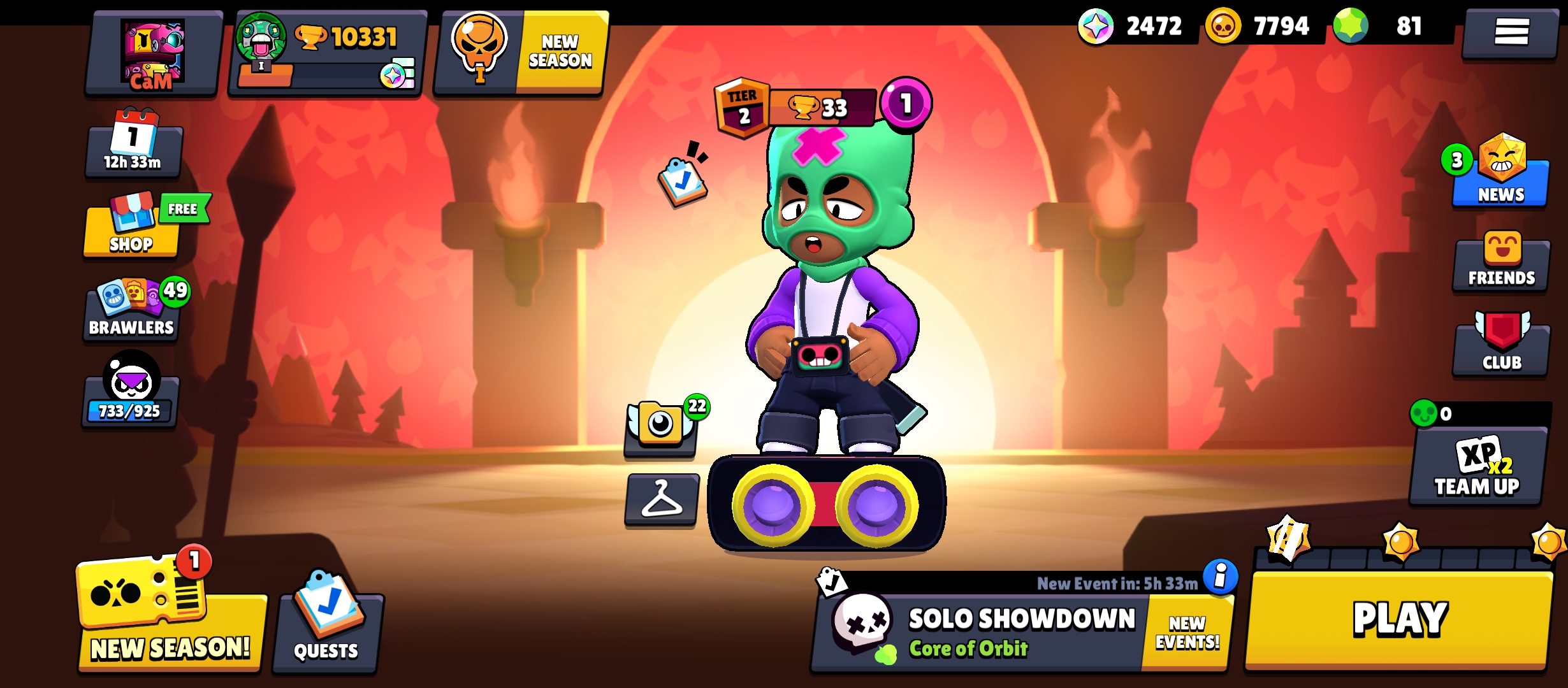
Task: Open the hanger skin selector
Action: pos(661,500)
